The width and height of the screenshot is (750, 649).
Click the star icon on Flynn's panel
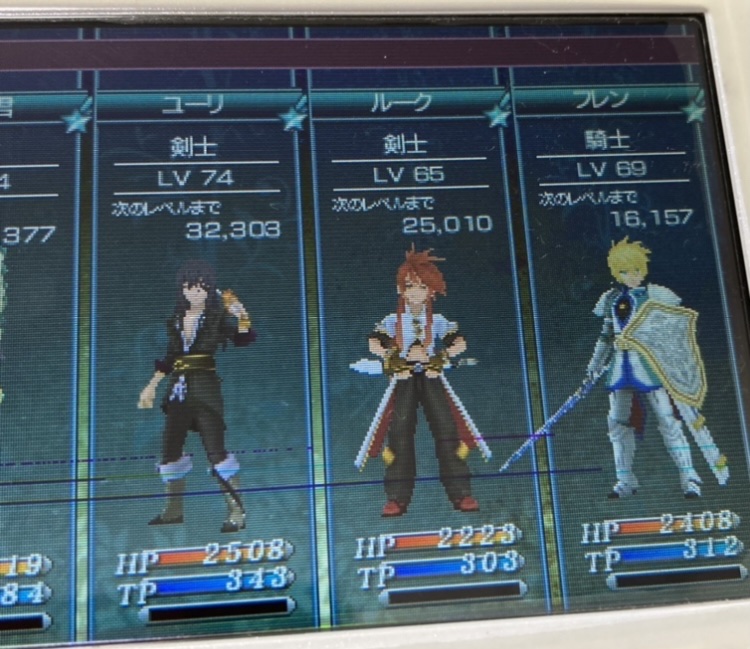(x=694, y=109)
